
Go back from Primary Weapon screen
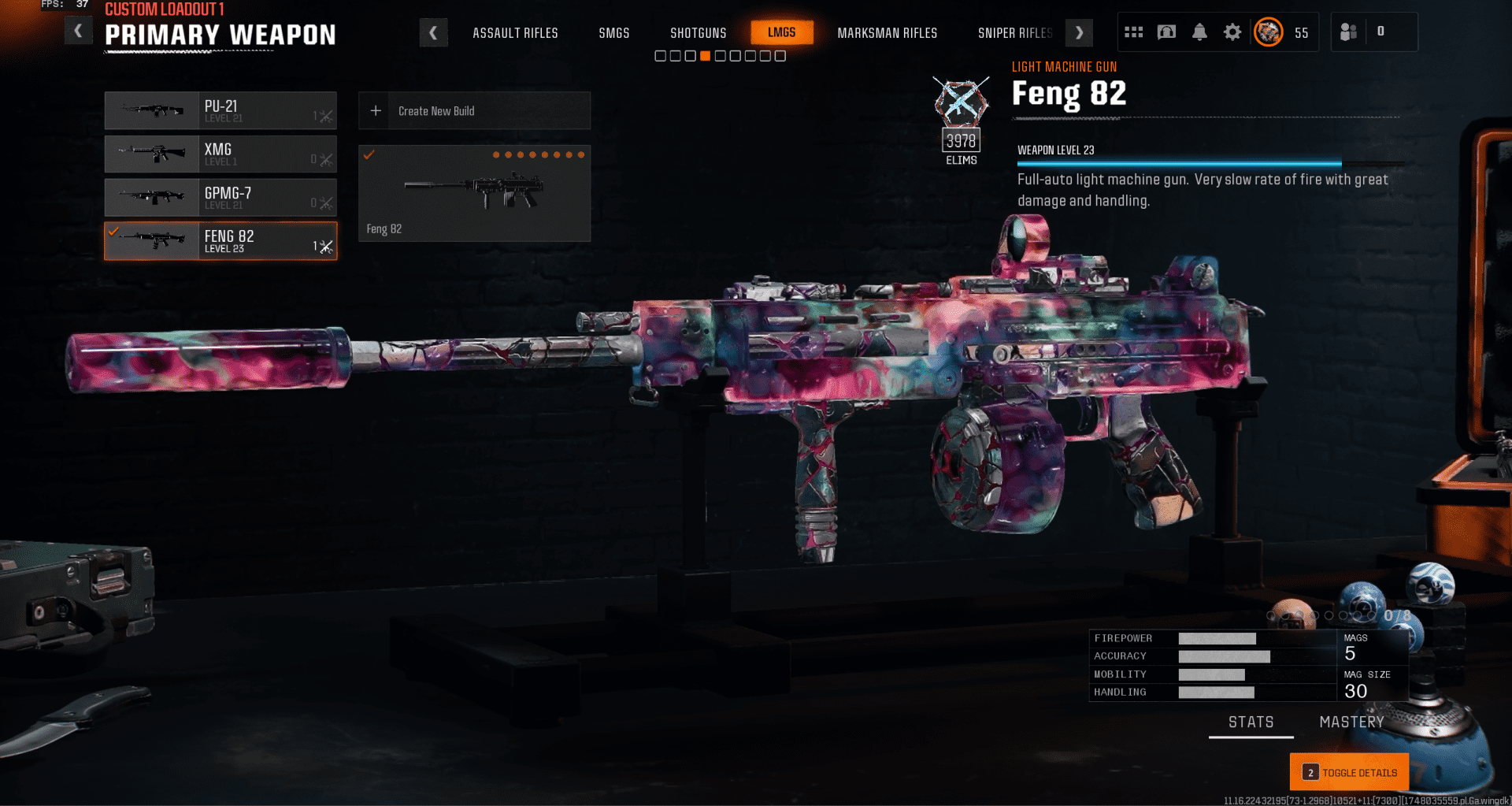(x=78, y=32)
